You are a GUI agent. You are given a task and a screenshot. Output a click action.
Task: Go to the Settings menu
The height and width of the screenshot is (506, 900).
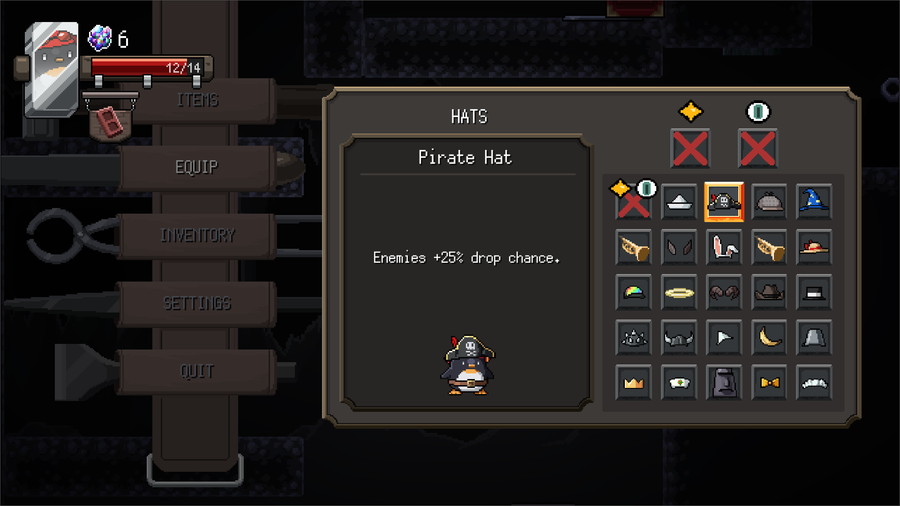point(197,303)
